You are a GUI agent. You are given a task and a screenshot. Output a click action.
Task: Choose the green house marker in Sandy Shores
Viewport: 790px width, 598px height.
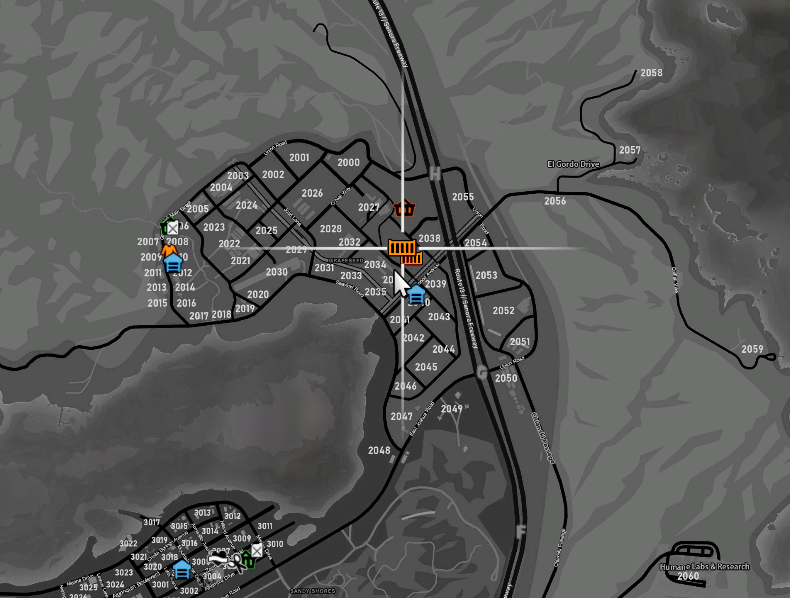coord(247,559)
